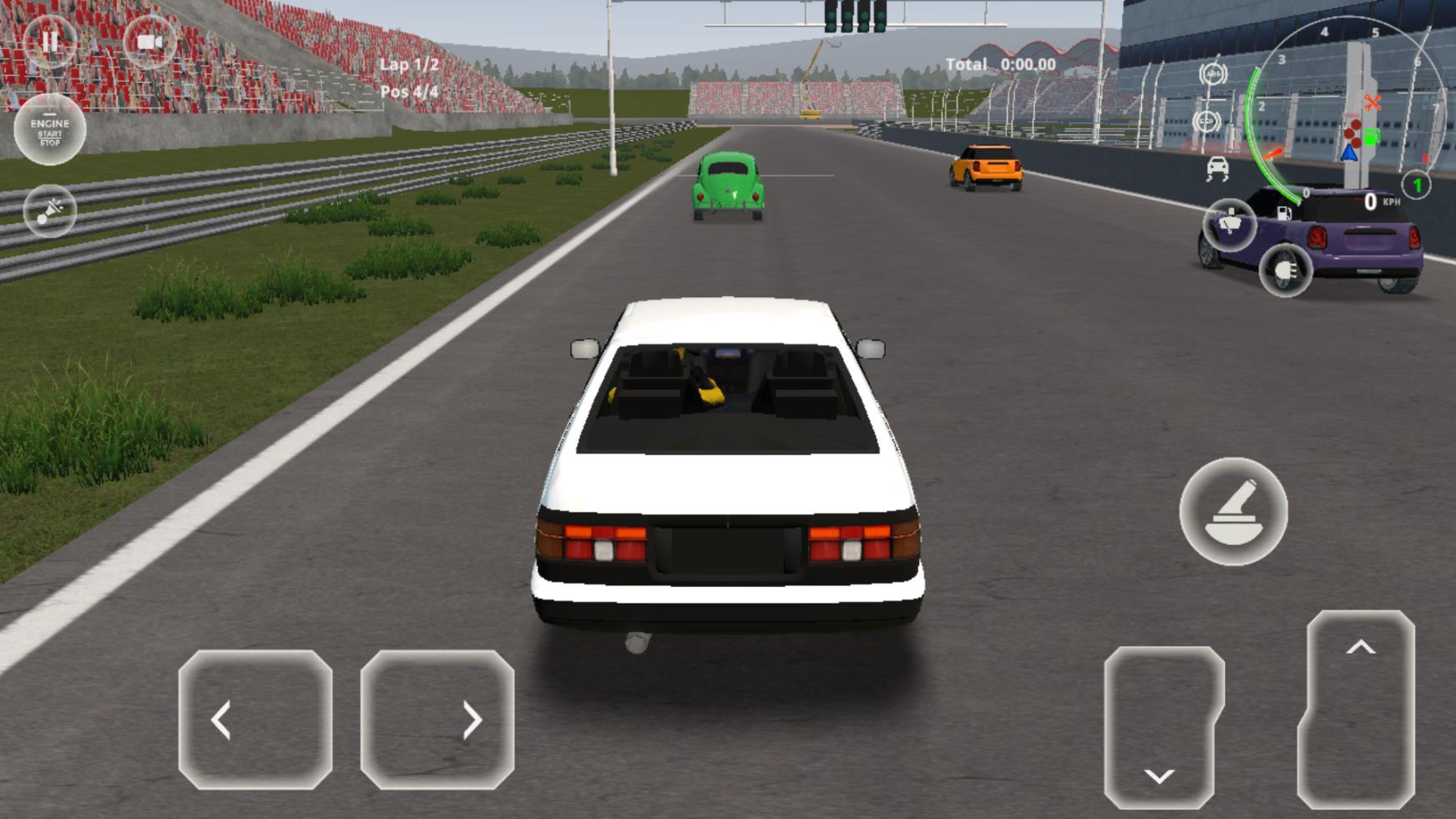Toggle the ESP stability control
Viewport: 1456px width, 819px height.
(1207, 121)
